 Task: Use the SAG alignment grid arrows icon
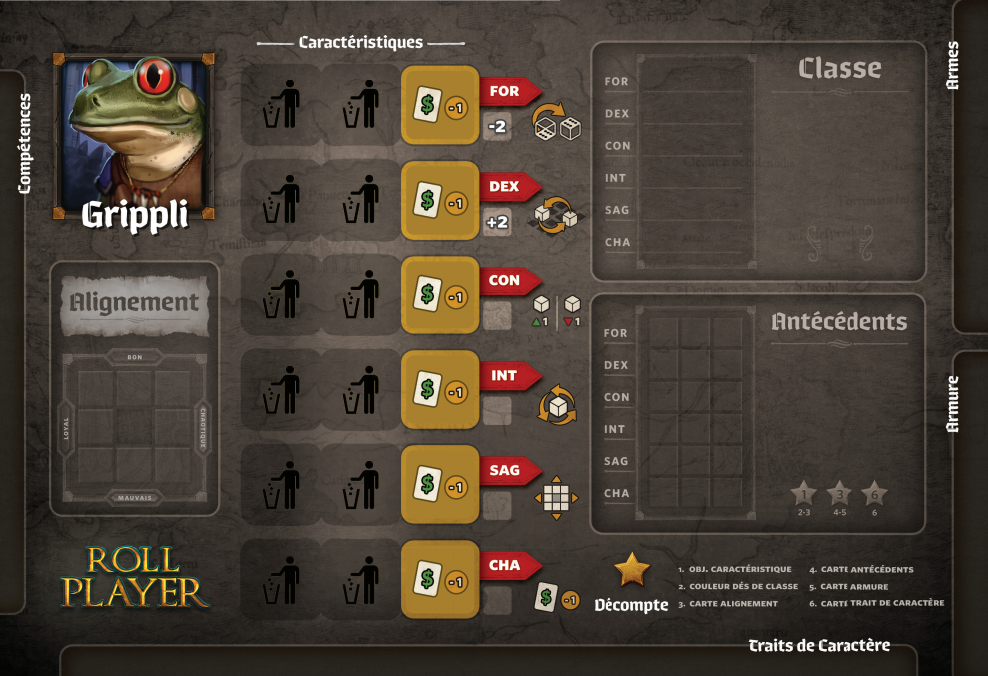click(556, 498)
